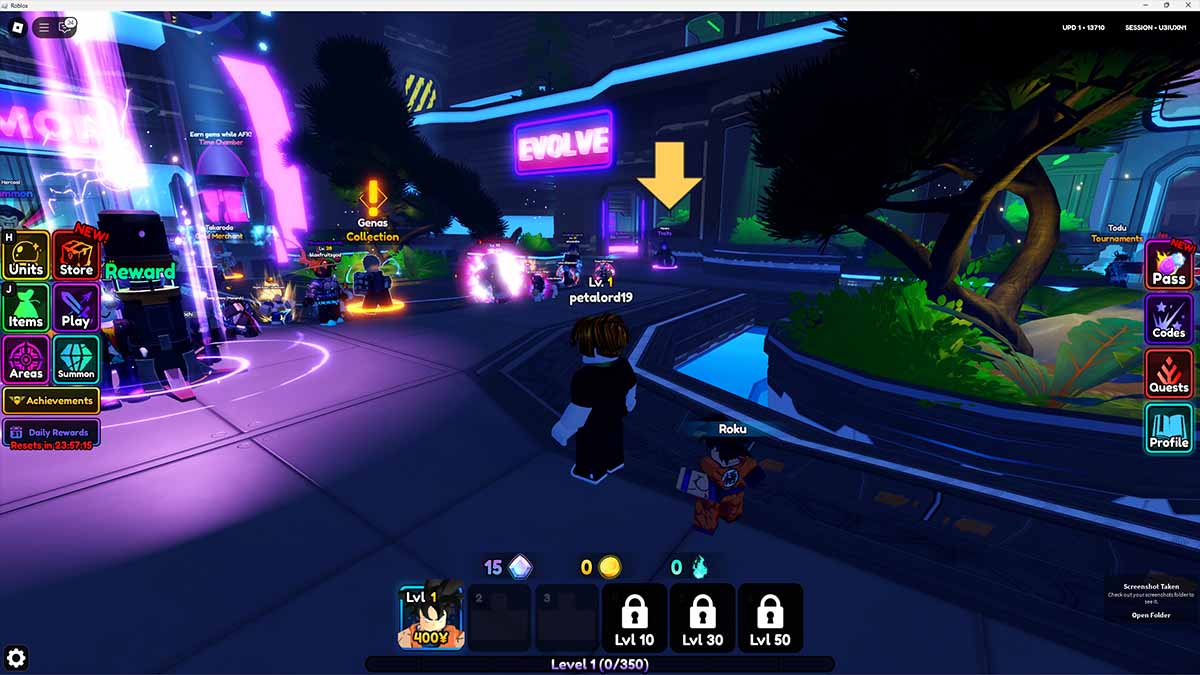Open Folder for the screenshot
This screenshot has width=1200, height=675.
(1150, 615)
